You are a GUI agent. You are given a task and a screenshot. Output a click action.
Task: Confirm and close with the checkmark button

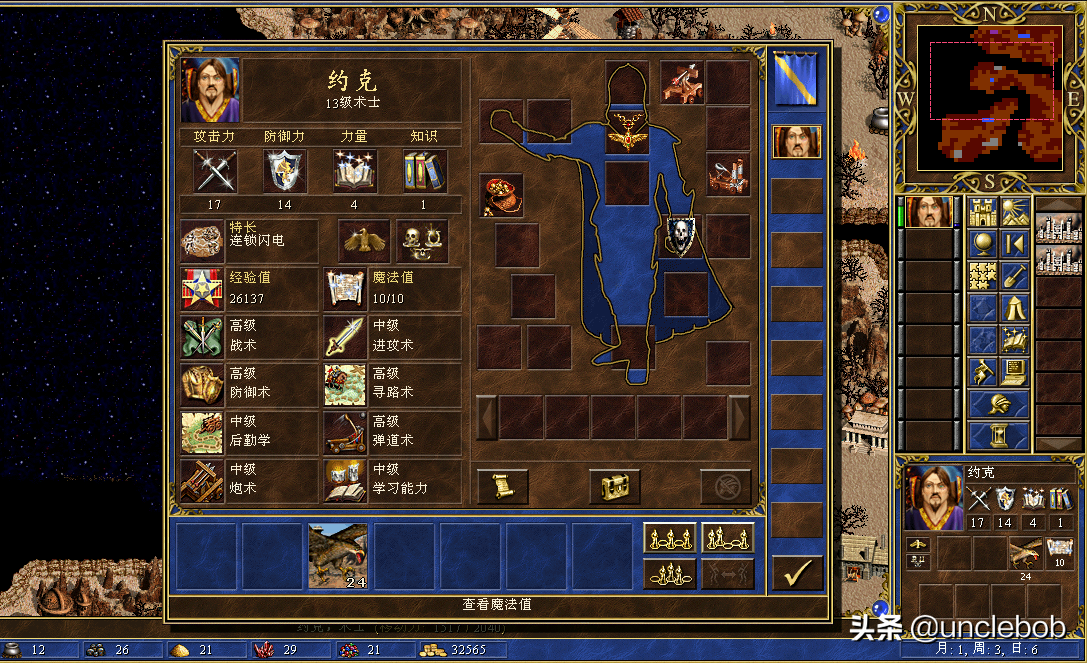797,573
